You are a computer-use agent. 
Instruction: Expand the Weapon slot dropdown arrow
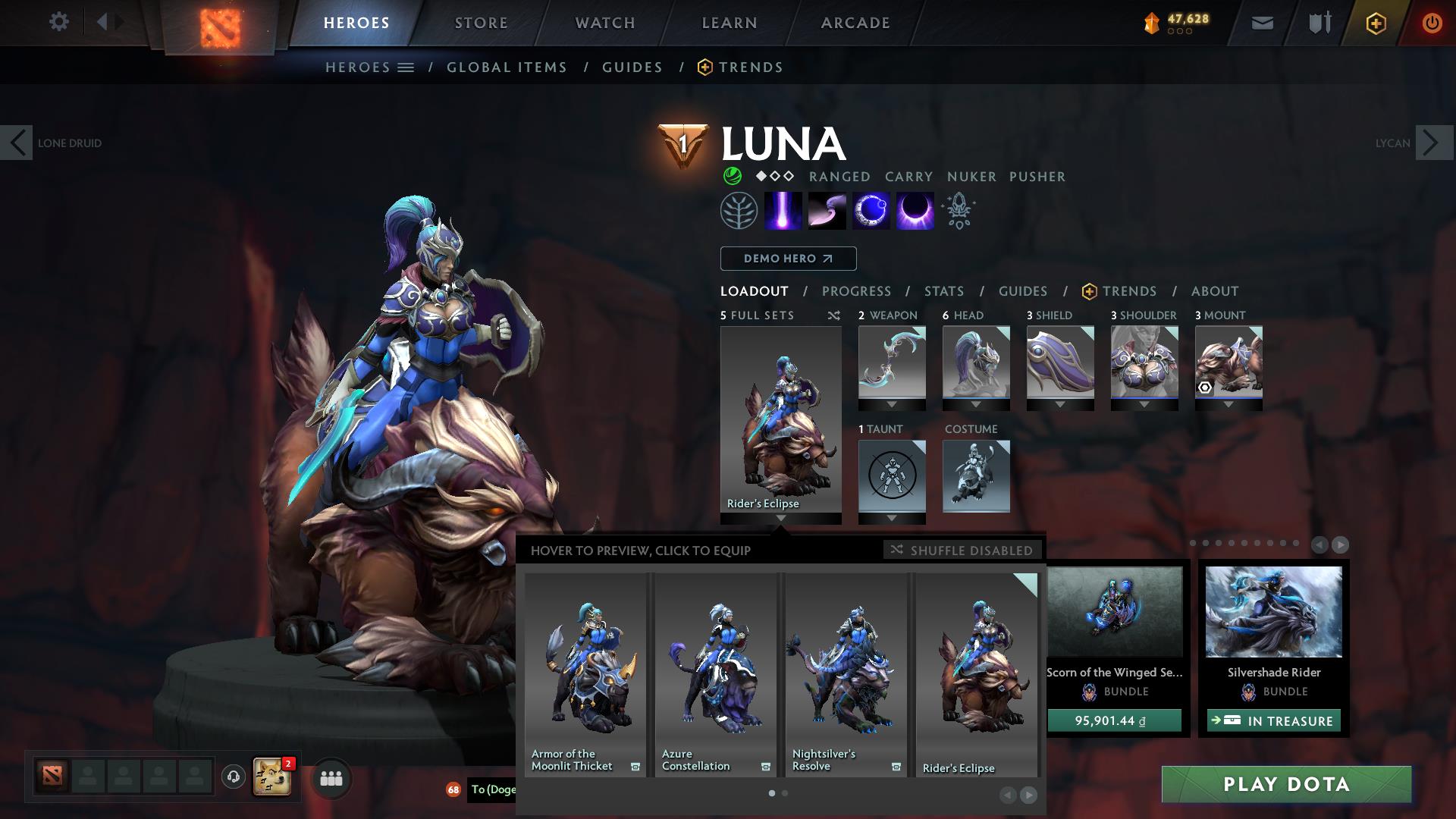point(892,405)
